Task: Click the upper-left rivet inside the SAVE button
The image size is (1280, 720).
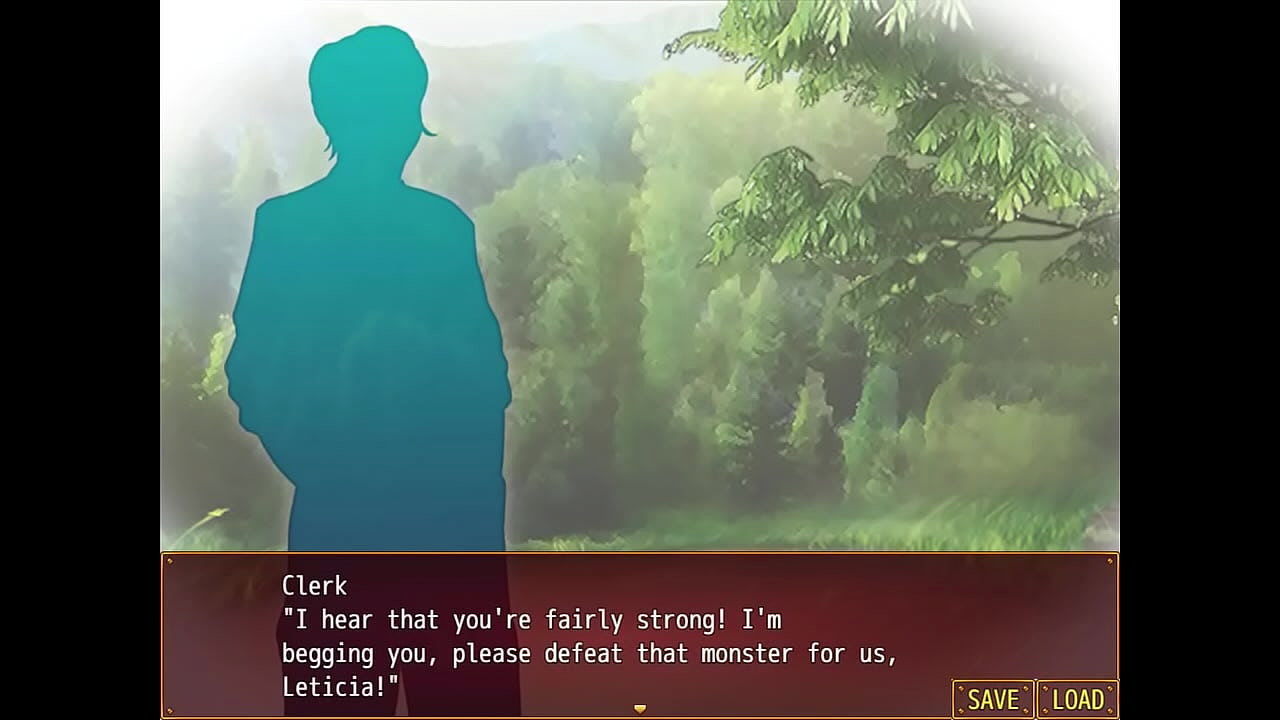Action: pyautogui.click(x=961, y=688)
